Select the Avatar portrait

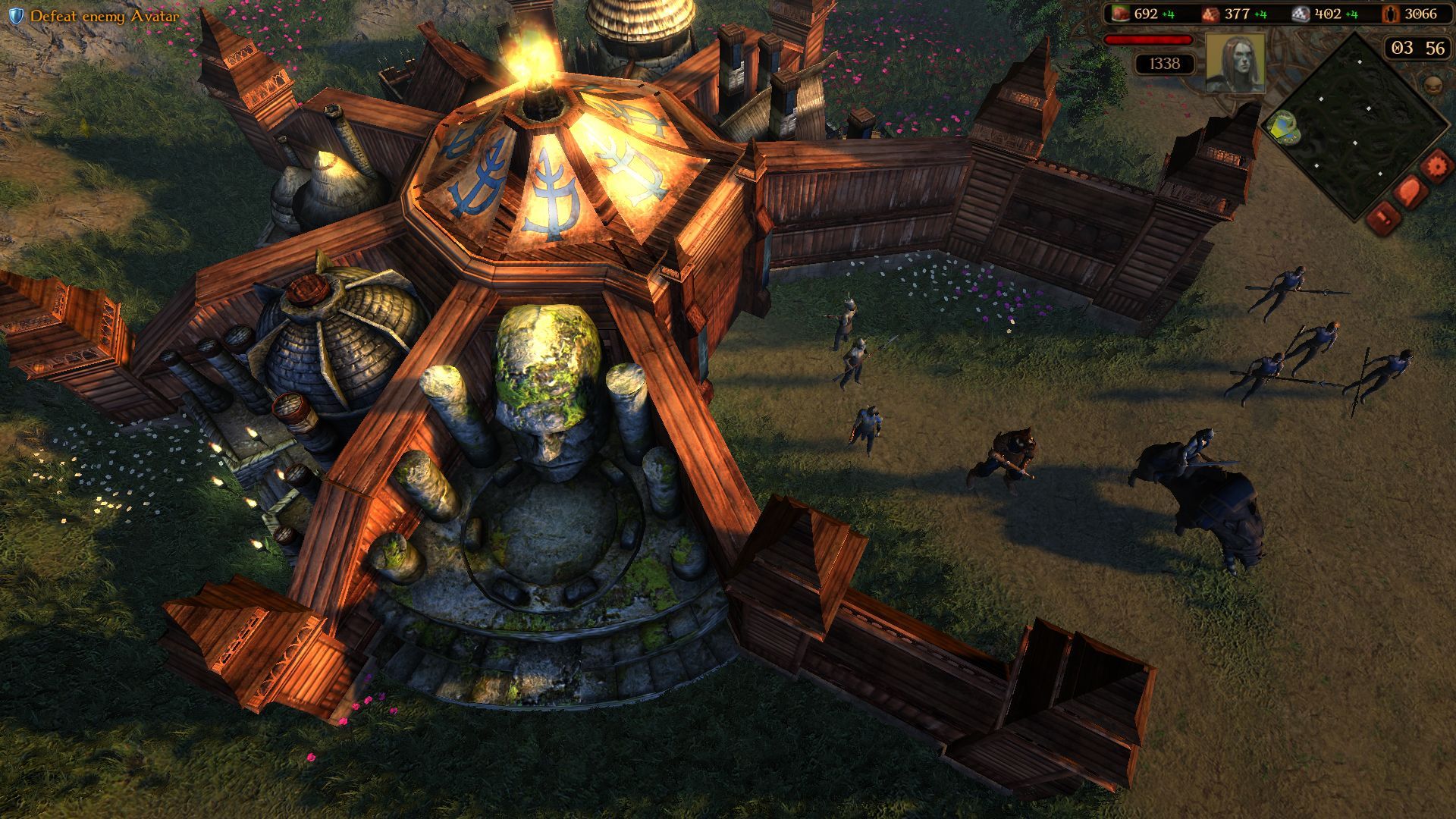(x=1235, y=62)
